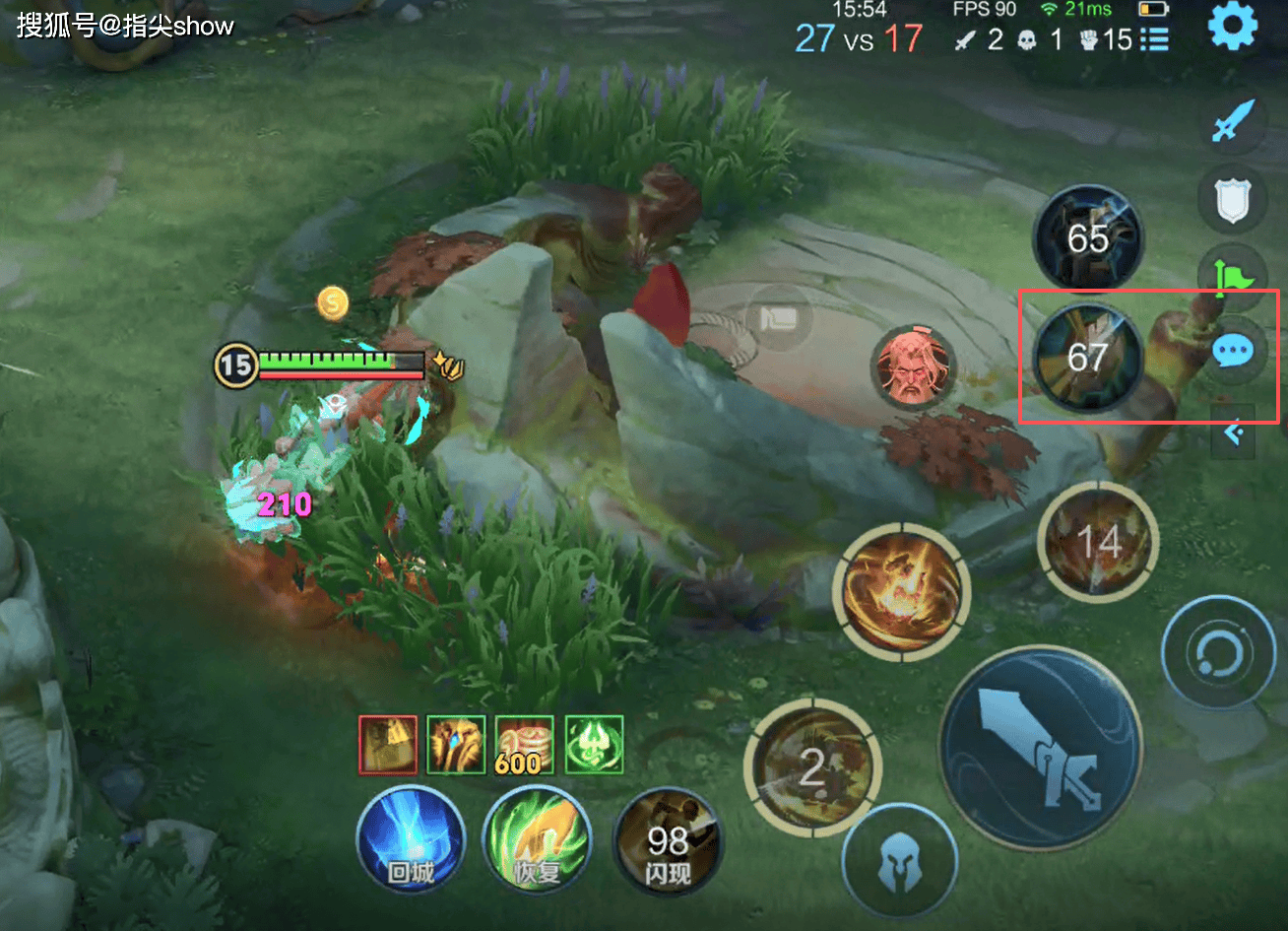This screenshot has height=931, width=1288.
Task: Open the scoreboard list icon
Action: coord(1154,39)
